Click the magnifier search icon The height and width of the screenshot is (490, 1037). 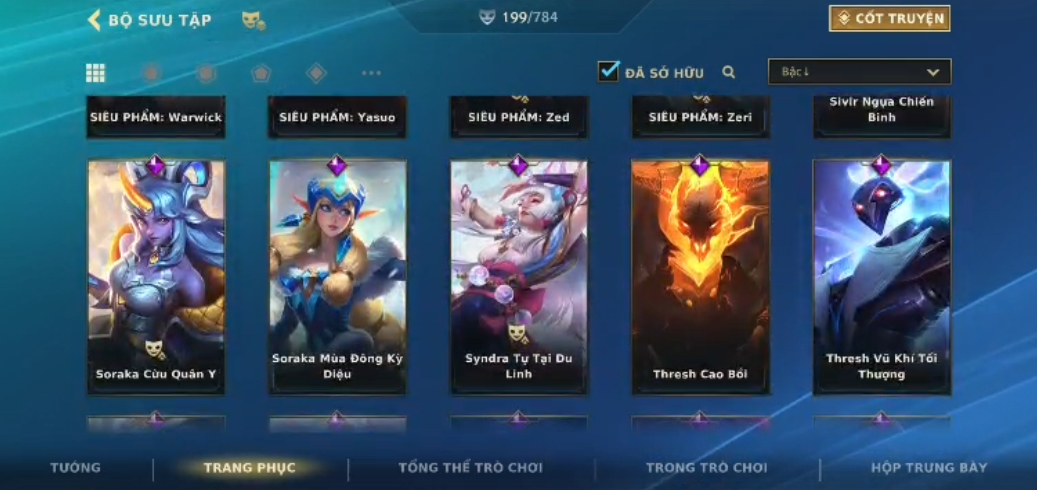coord(729,72)
